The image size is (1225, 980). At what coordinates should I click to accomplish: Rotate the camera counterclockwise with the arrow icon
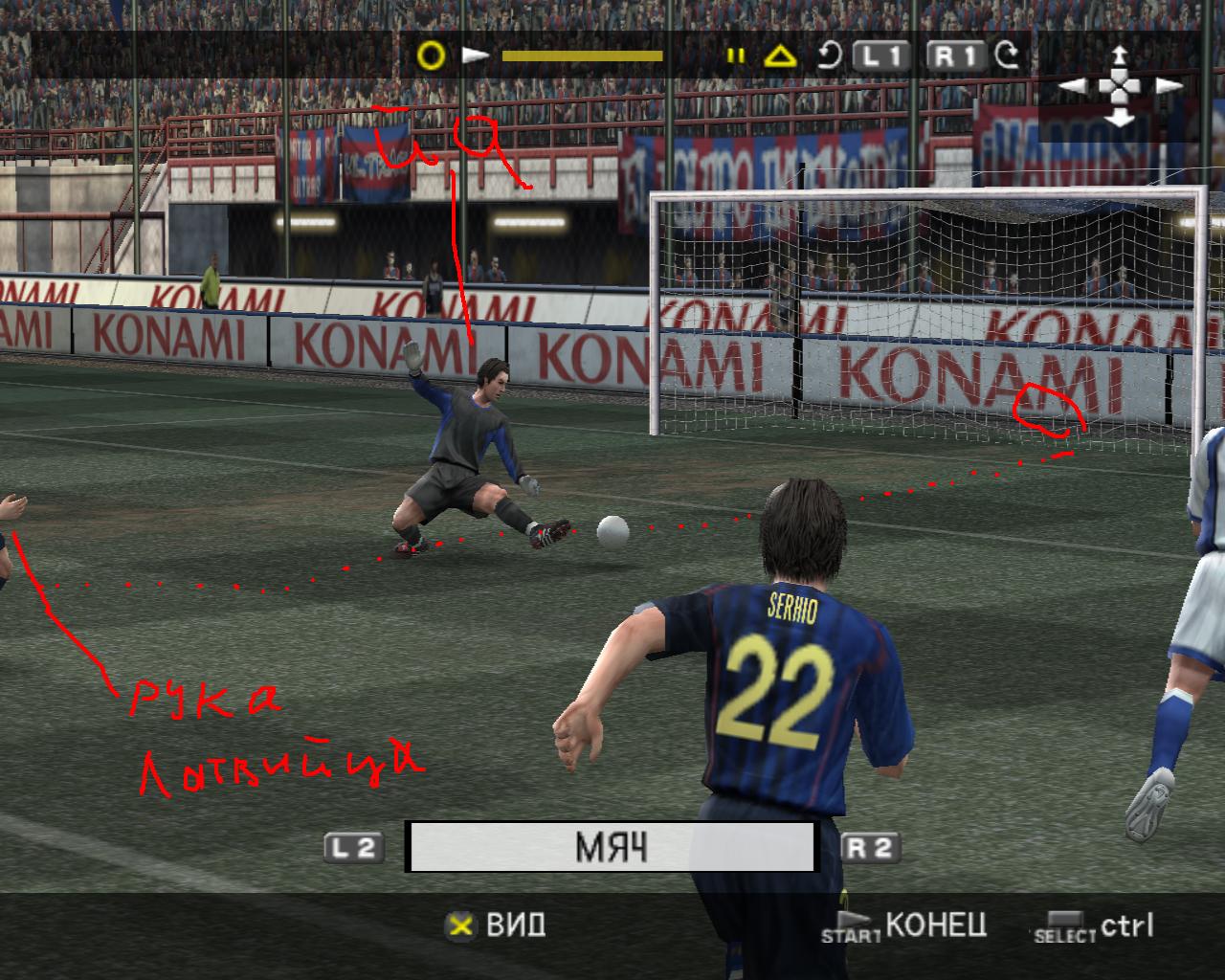(x=829, y=56)
